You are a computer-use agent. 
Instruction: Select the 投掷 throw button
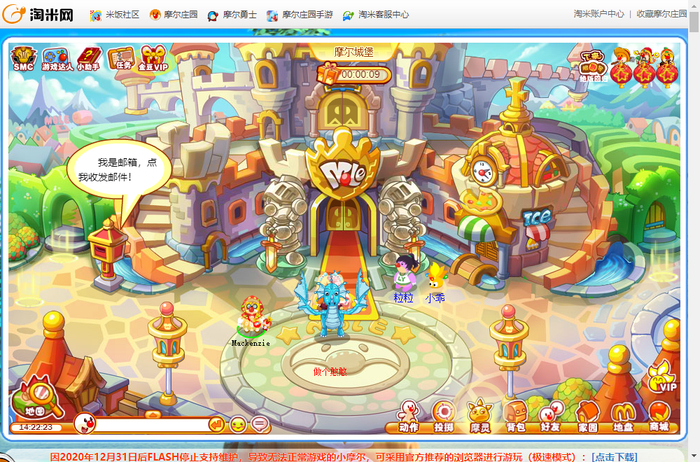443,415
